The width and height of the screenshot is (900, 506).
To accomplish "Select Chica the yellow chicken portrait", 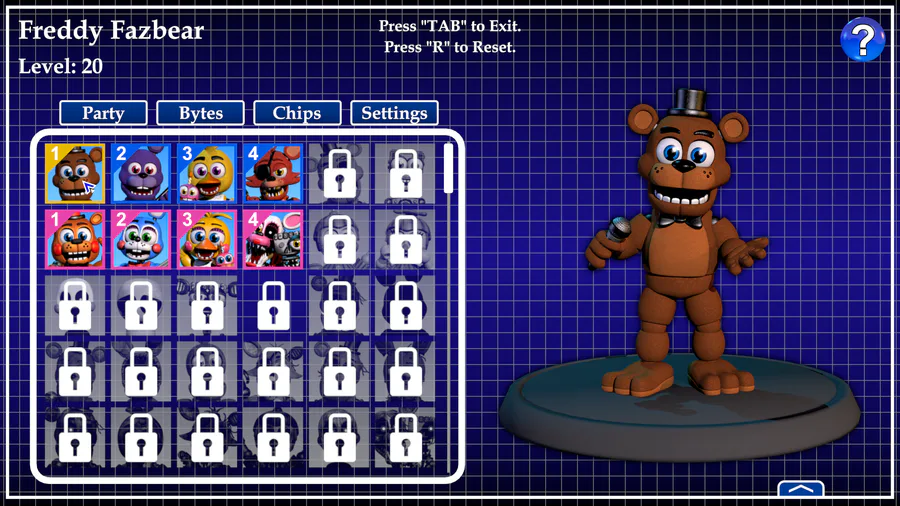I will coord(207,173).
